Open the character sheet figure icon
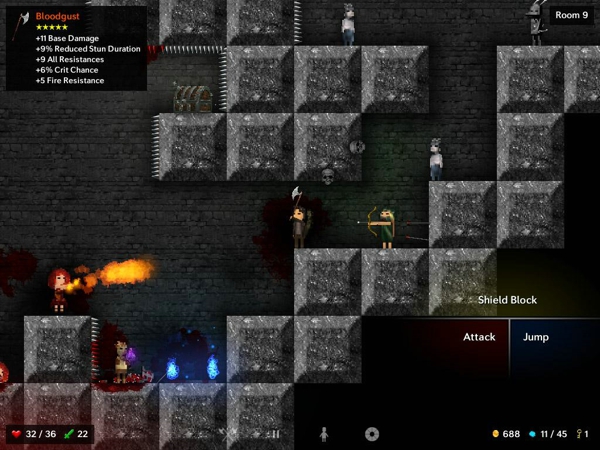The width and height of the screenshot is (600, 450). (x=323, y=434)
